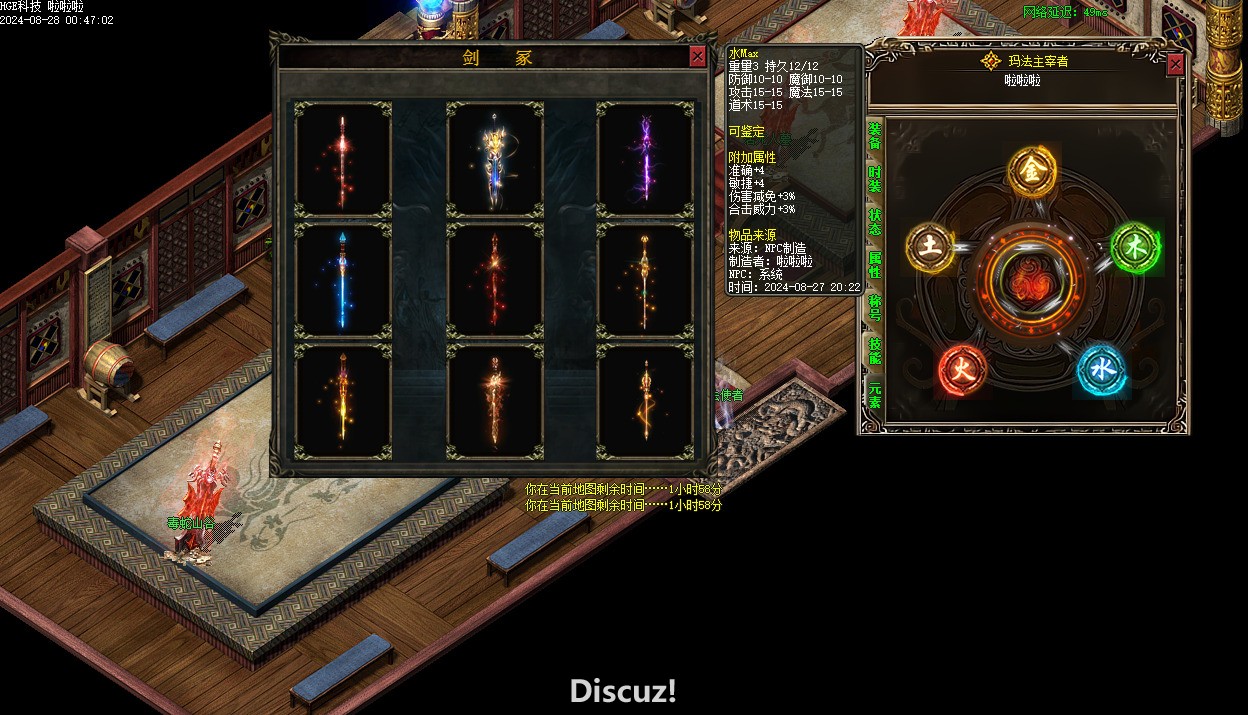Close the 剑冢 sword tomb window
The height and width of the screenshot is (715, 1248).
tap(697, 57)
